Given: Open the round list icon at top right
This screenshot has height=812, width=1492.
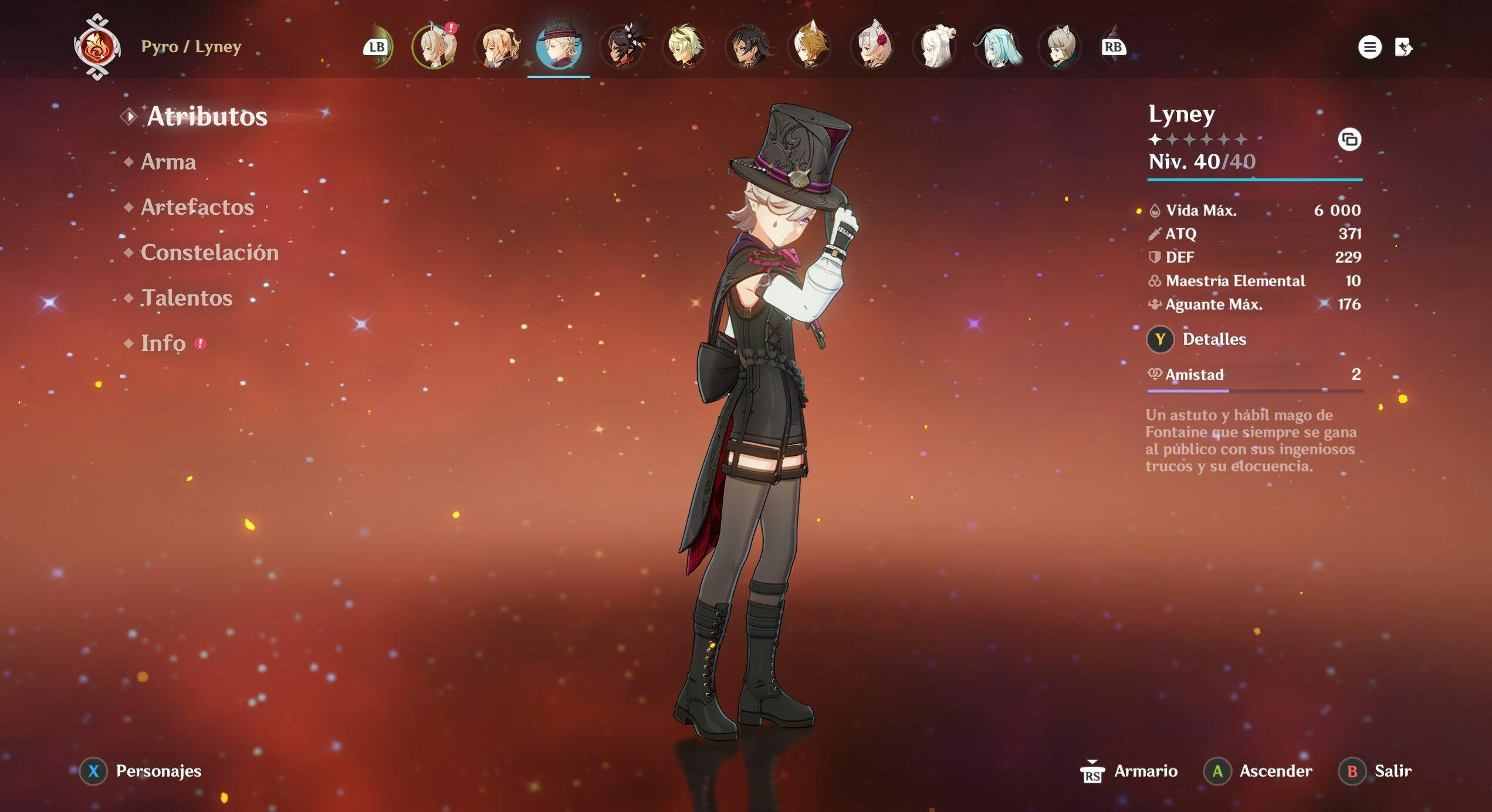Looking at the screenshot, I should [x=1369, y=47].
